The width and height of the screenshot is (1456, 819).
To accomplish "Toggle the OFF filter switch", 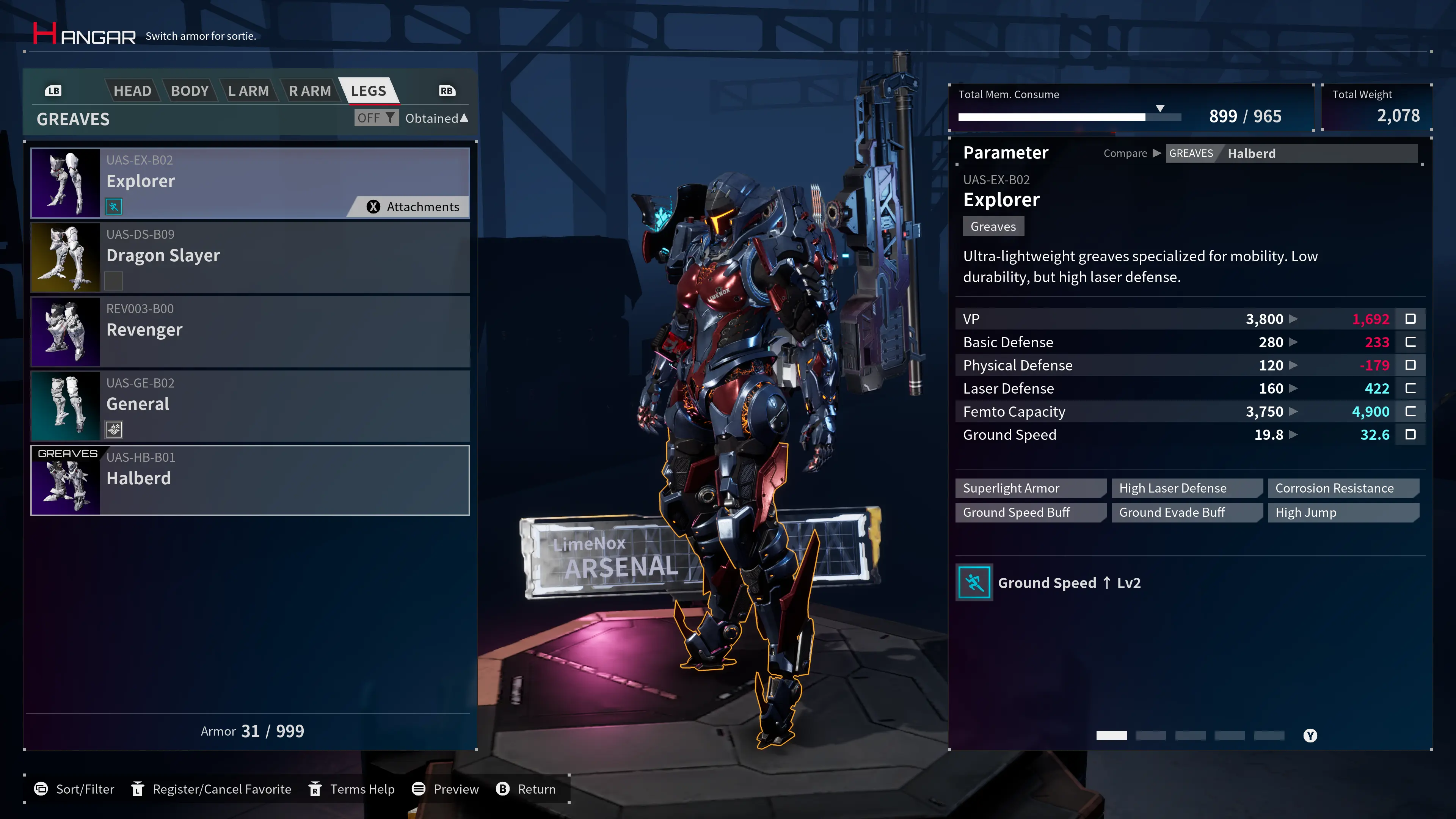I will pyautogui.click(x=376, y=118).
